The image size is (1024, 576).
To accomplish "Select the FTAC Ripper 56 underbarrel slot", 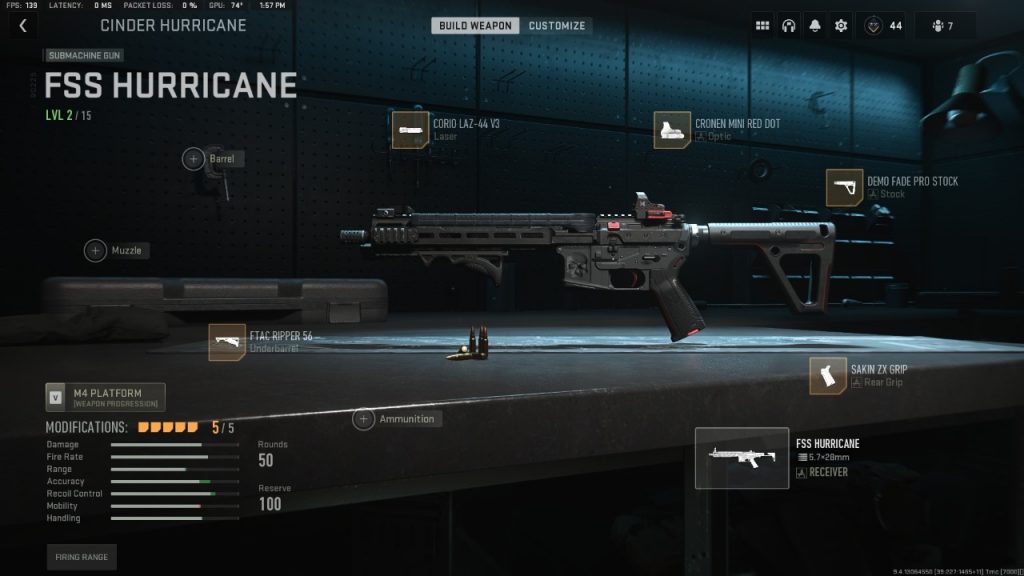I will point(227,342).
